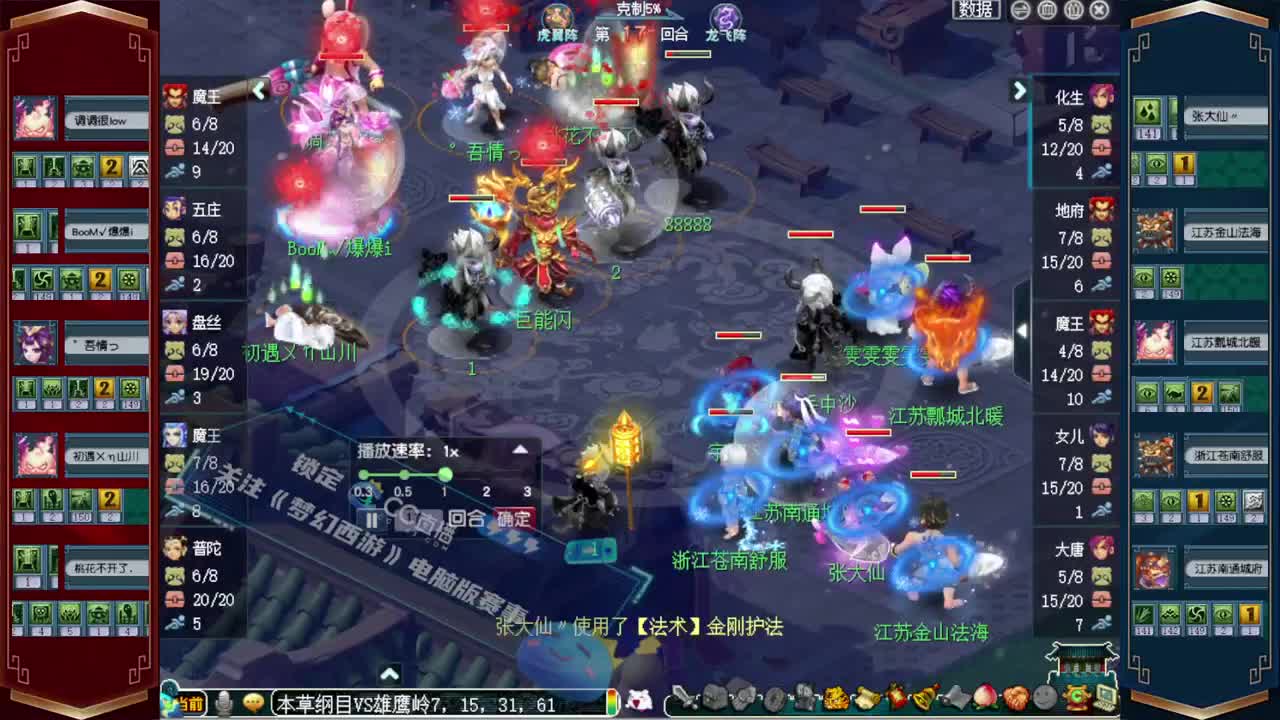This screenshot has width=1280, height=720.
Task: Collapse the left battle panel using the left chevron
Action: [x=259, y=91]
